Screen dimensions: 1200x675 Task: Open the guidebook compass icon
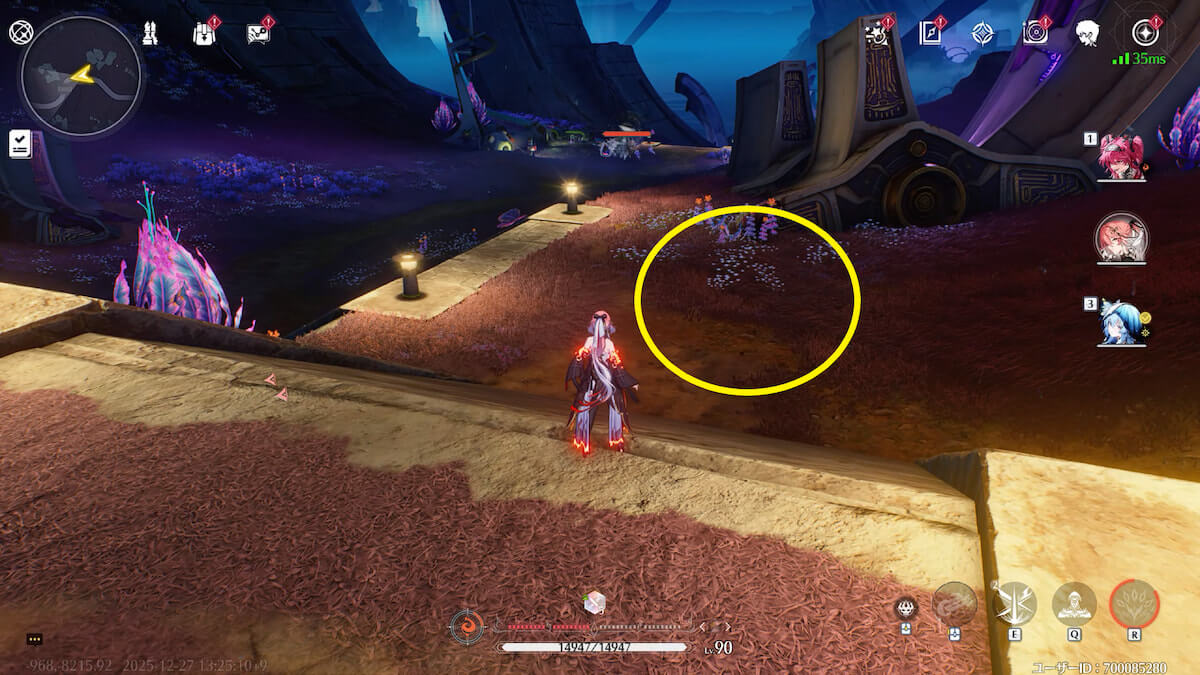[931, 33]
